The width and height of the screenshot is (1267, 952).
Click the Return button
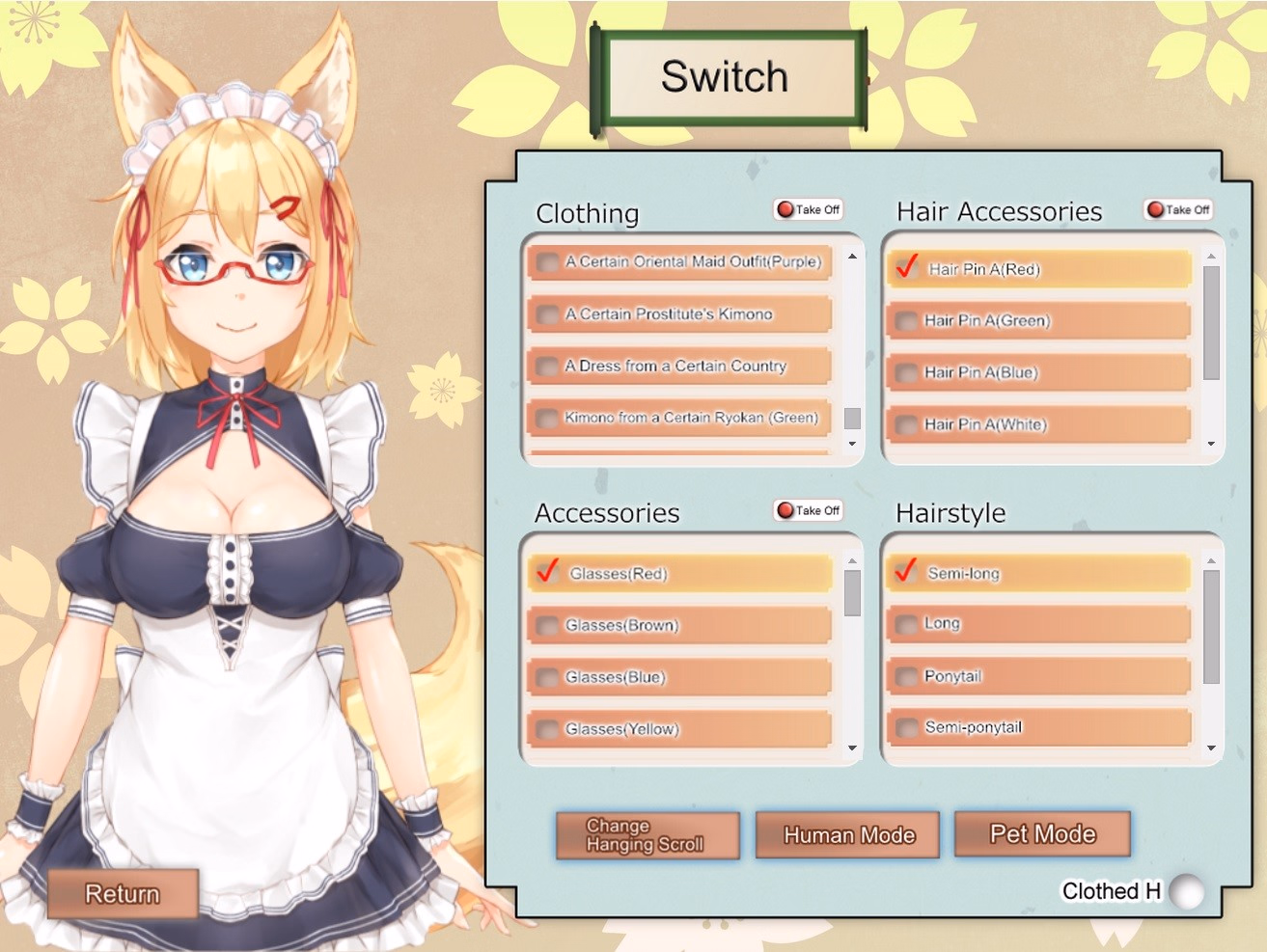pyautogui.click(x=124, y=894)
